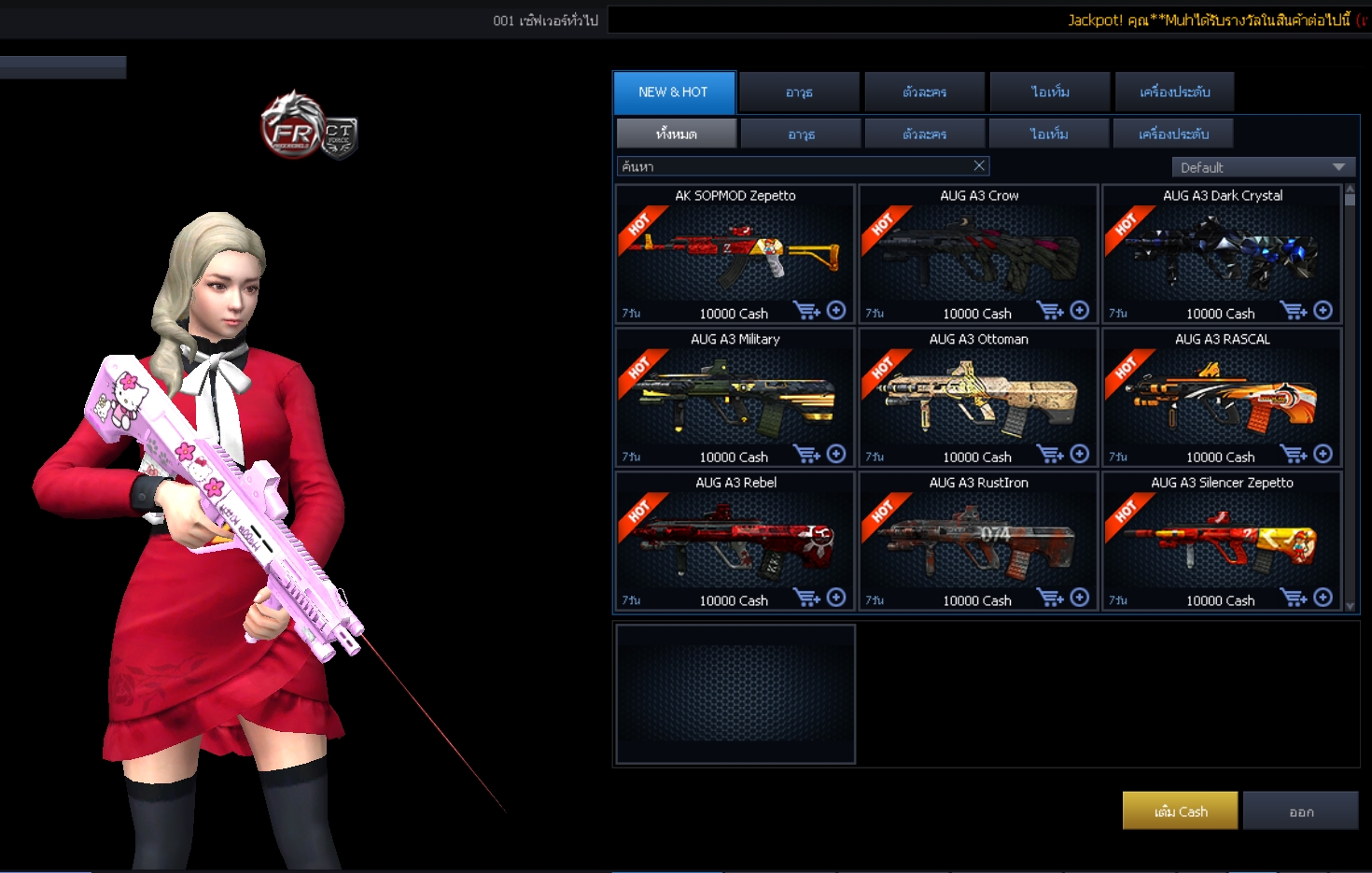Add AUG A3 Military to cart
Viewport: 1372px width, 873px height.
(805, 455)
